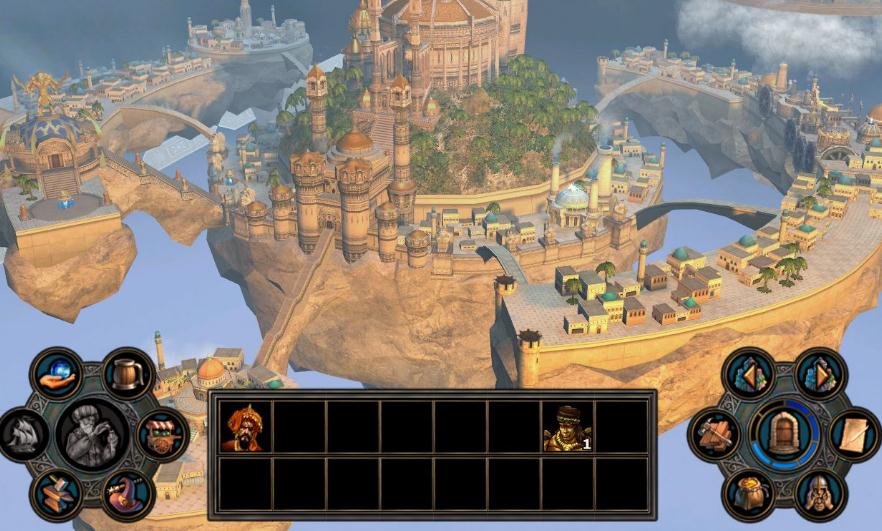This screenshot has height=531, width=882.
Task: Select the turbaned hero portrait in garrison
Action: coord(243,428)
